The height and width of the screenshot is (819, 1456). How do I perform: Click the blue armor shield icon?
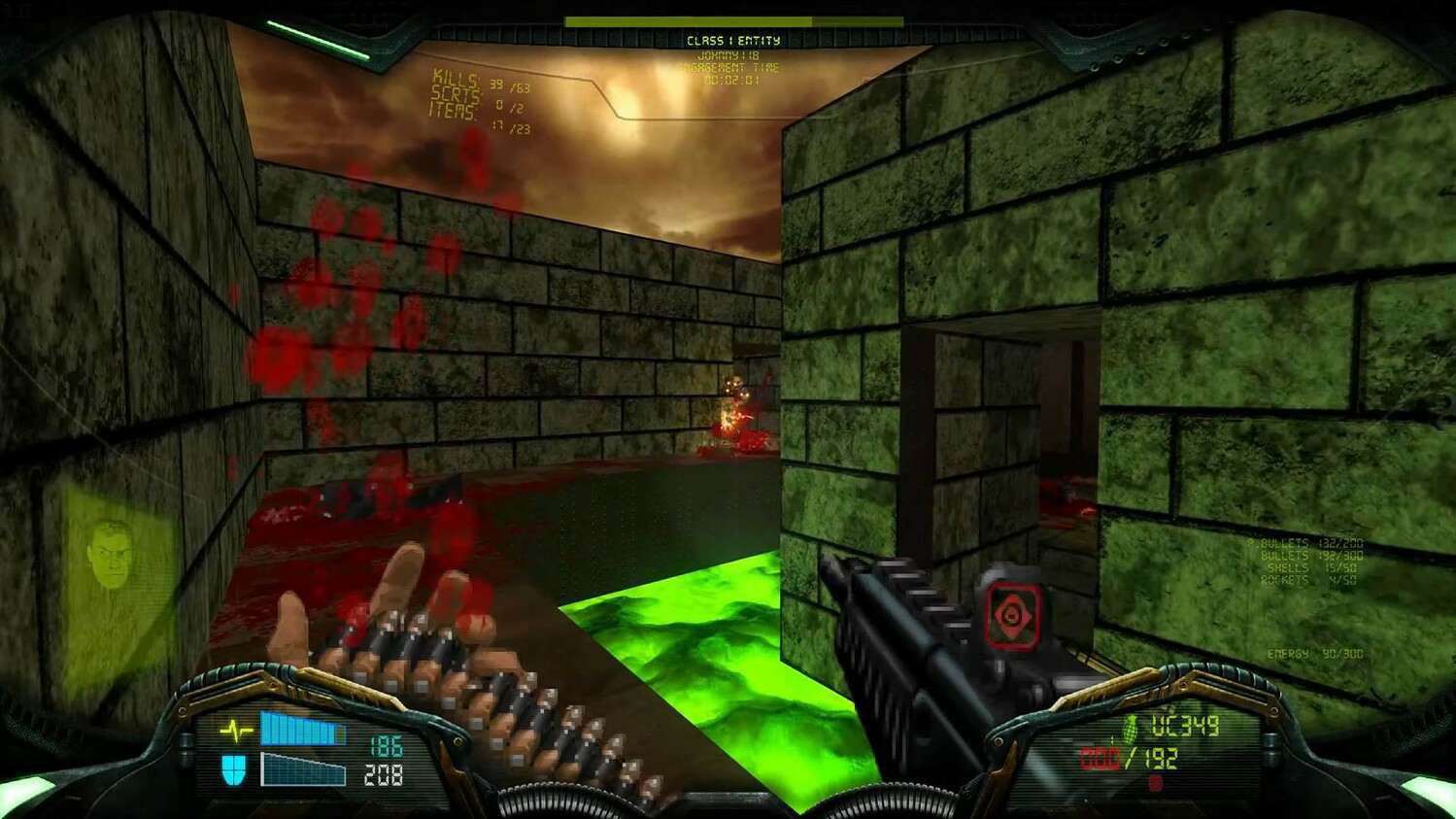233,769
